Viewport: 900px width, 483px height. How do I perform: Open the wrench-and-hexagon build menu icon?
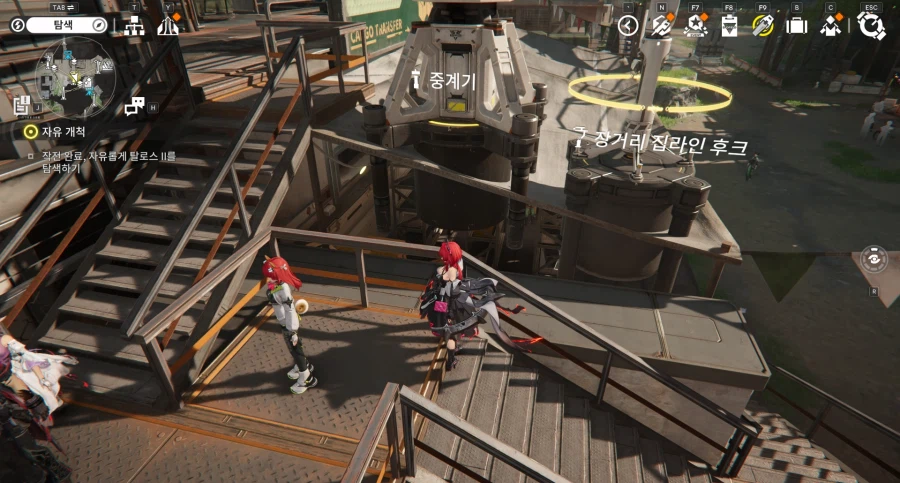tap(660, 26)
